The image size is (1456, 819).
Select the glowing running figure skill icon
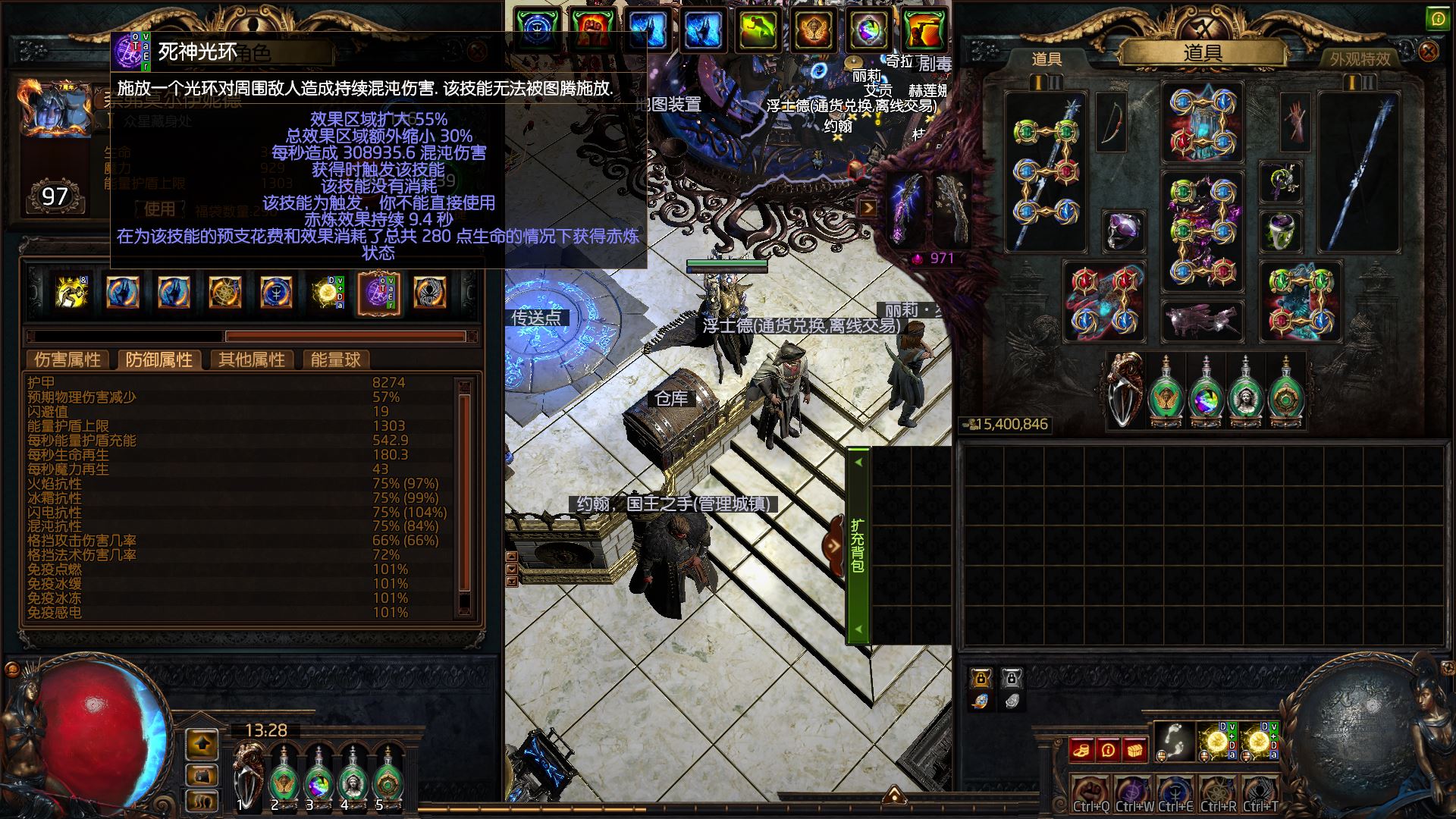72,293
